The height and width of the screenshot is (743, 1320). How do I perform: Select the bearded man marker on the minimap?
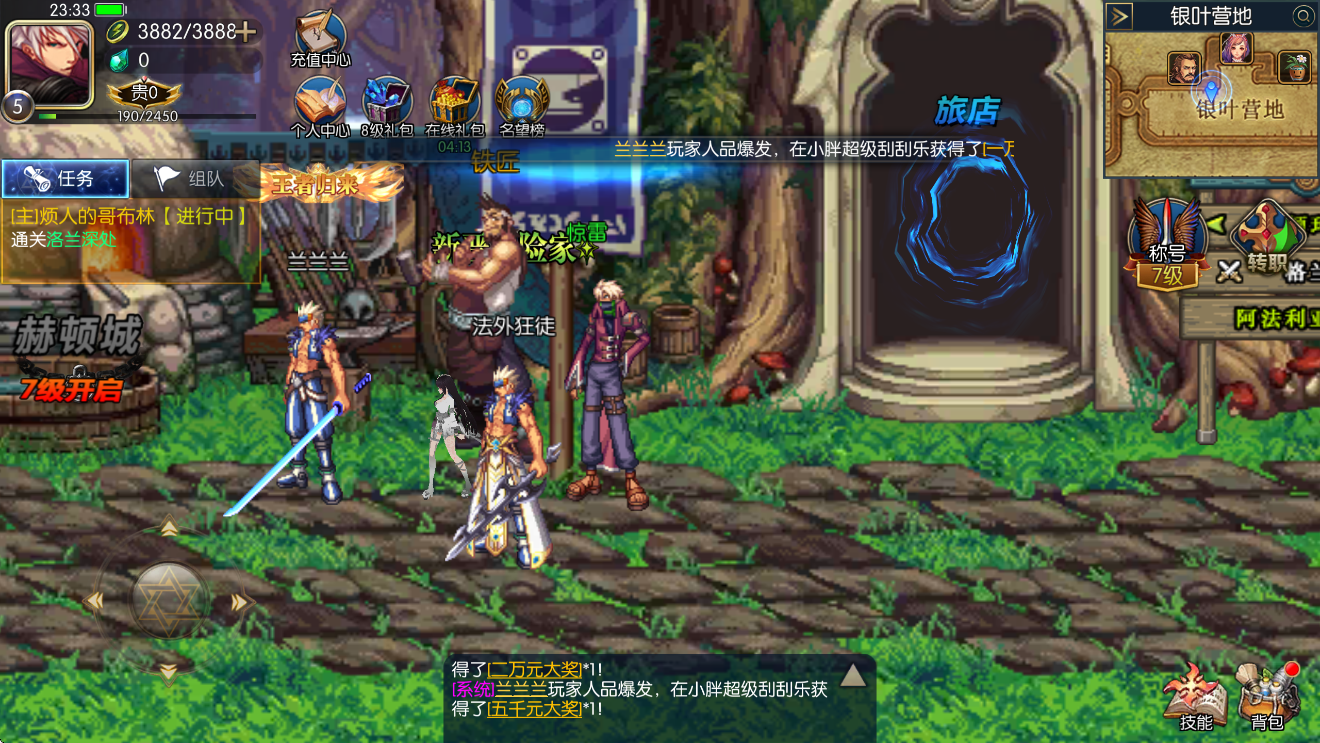1184,68
